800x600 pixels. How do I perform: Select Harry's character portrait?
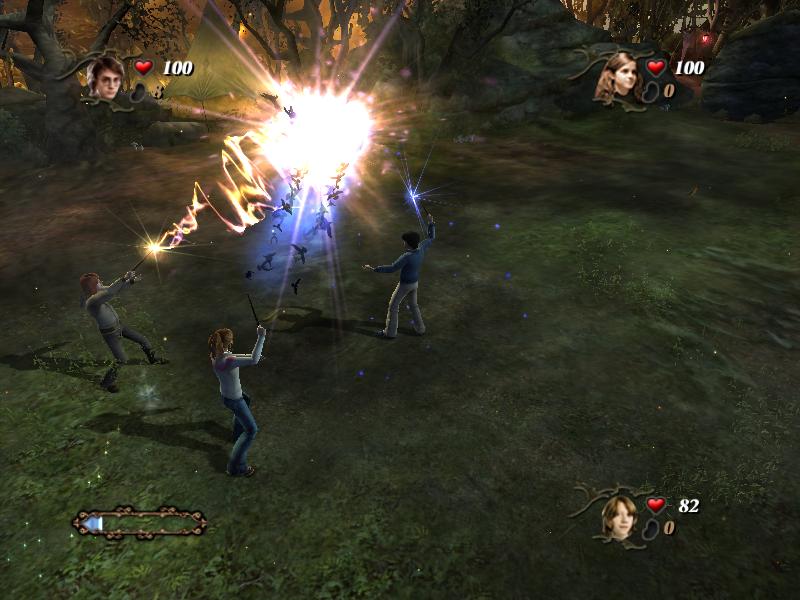point(104,76)
